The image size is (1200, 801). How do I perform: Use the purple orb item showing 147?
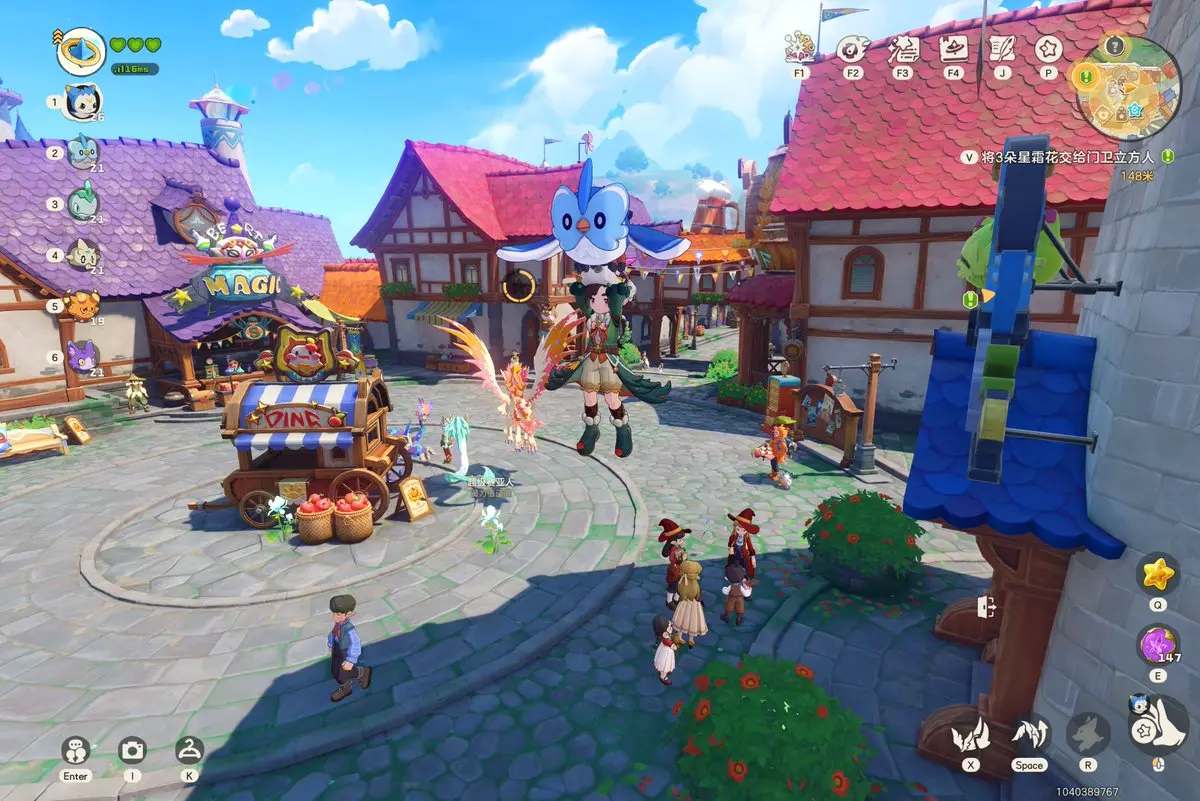(1158, 645)
